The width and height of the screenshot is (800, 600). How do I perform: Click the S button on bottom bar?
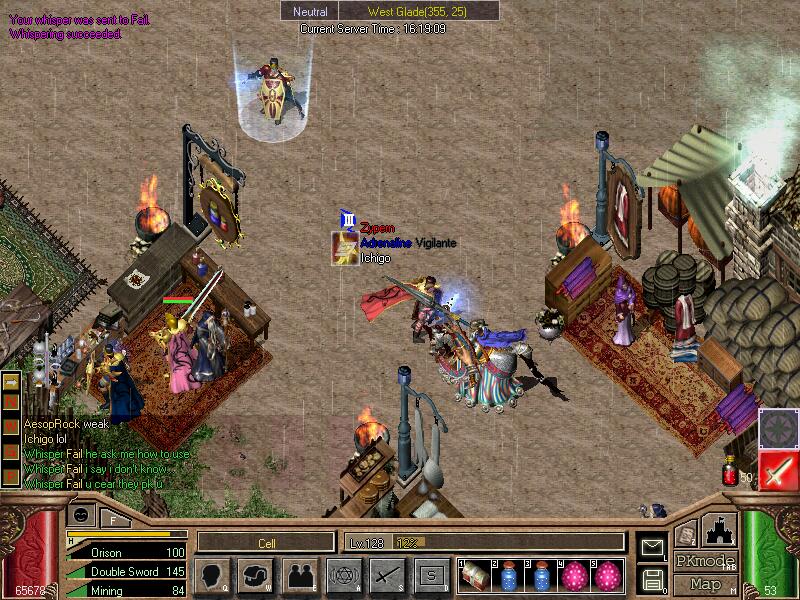431,575
